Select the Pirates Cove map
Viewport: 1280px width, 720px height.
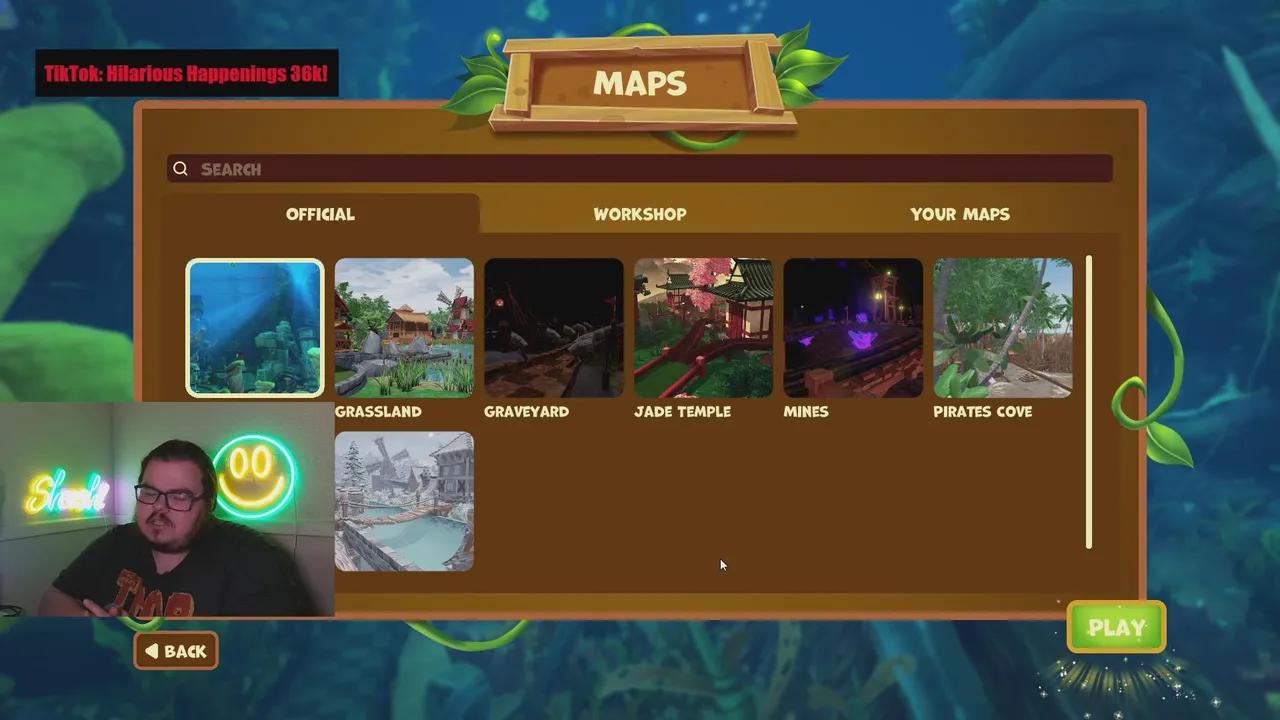click(1002, 327)
